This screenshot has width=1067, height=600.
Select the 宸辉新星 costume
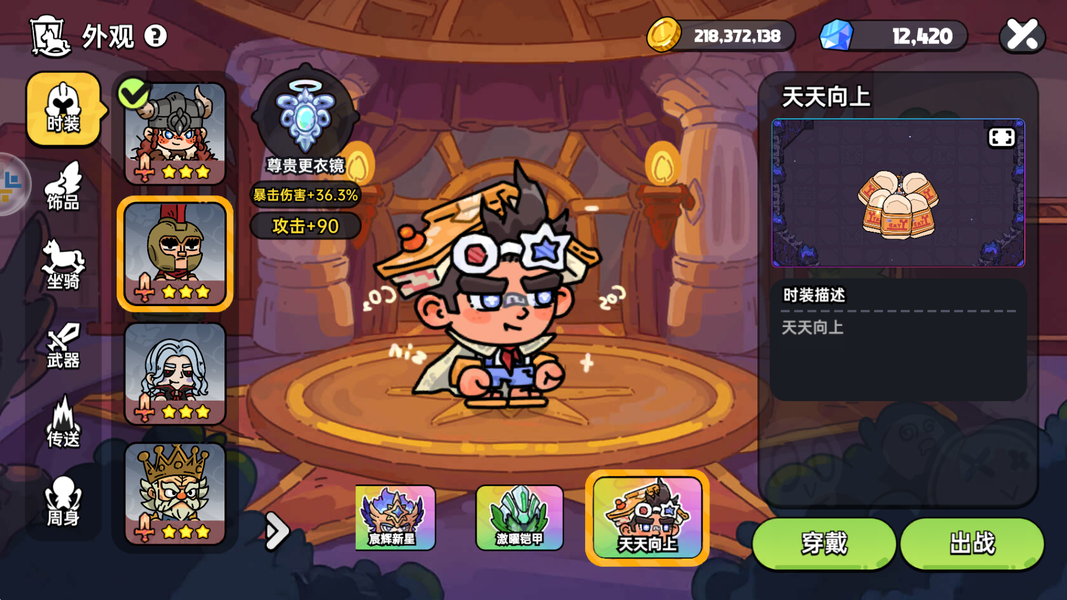click(x=395, y=518)
